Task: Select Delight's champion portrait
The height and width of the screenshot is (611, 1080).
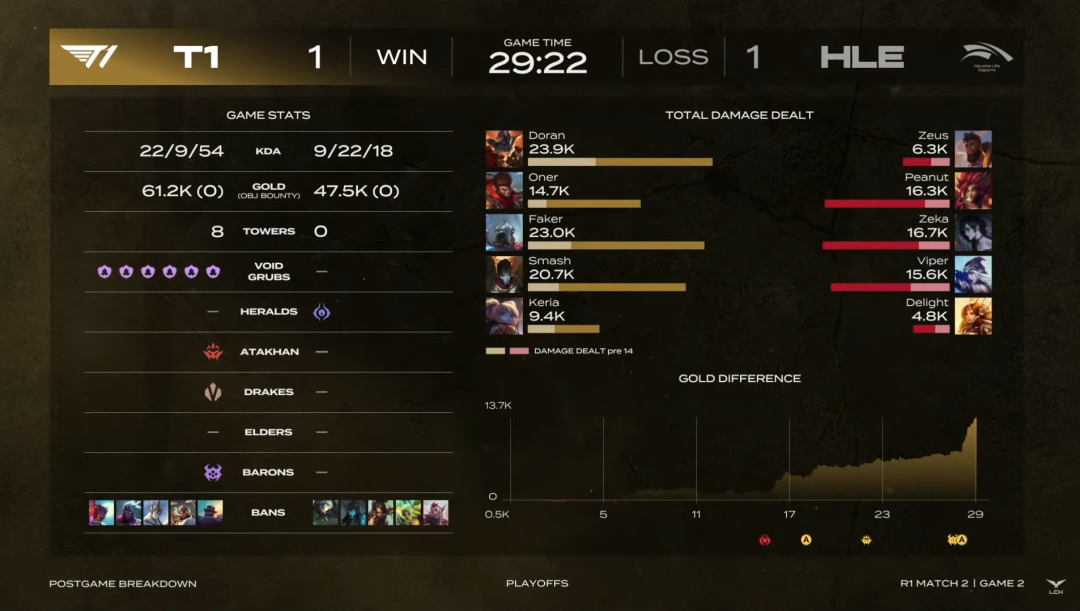Action: (973, 316)
